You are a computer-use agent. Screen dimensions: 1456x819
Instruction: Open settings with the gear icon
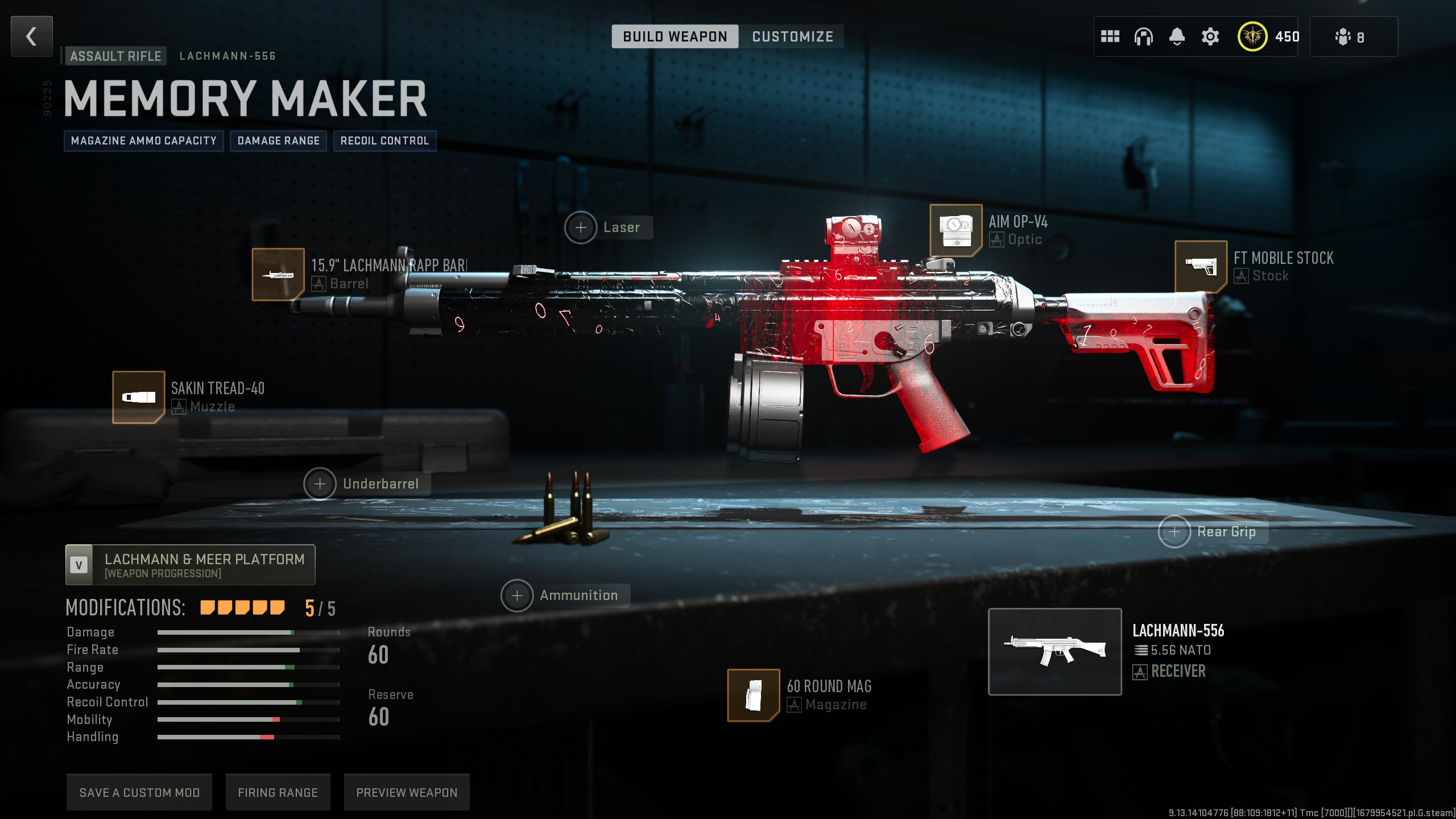tap(1210, 36)
